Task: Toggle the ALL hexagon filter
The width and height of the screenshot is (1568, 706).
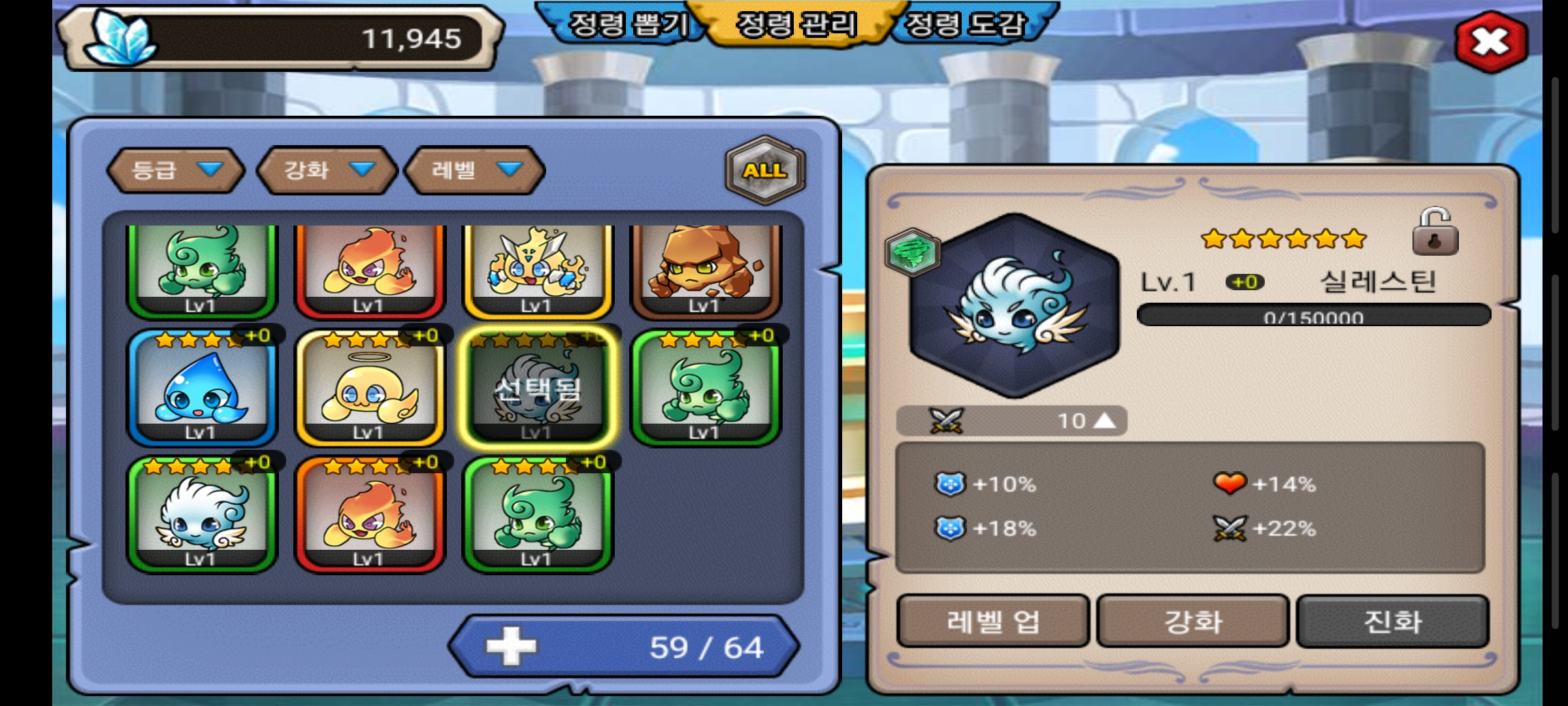Action: tap(765, 170)
